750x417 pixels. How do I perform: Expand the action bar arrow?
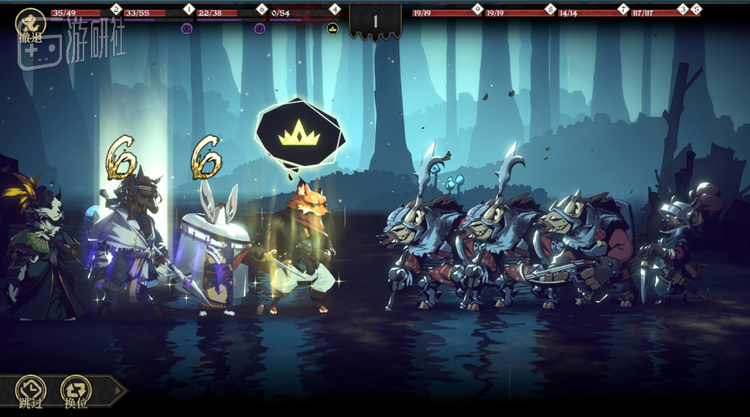click(x=116, y=391)
